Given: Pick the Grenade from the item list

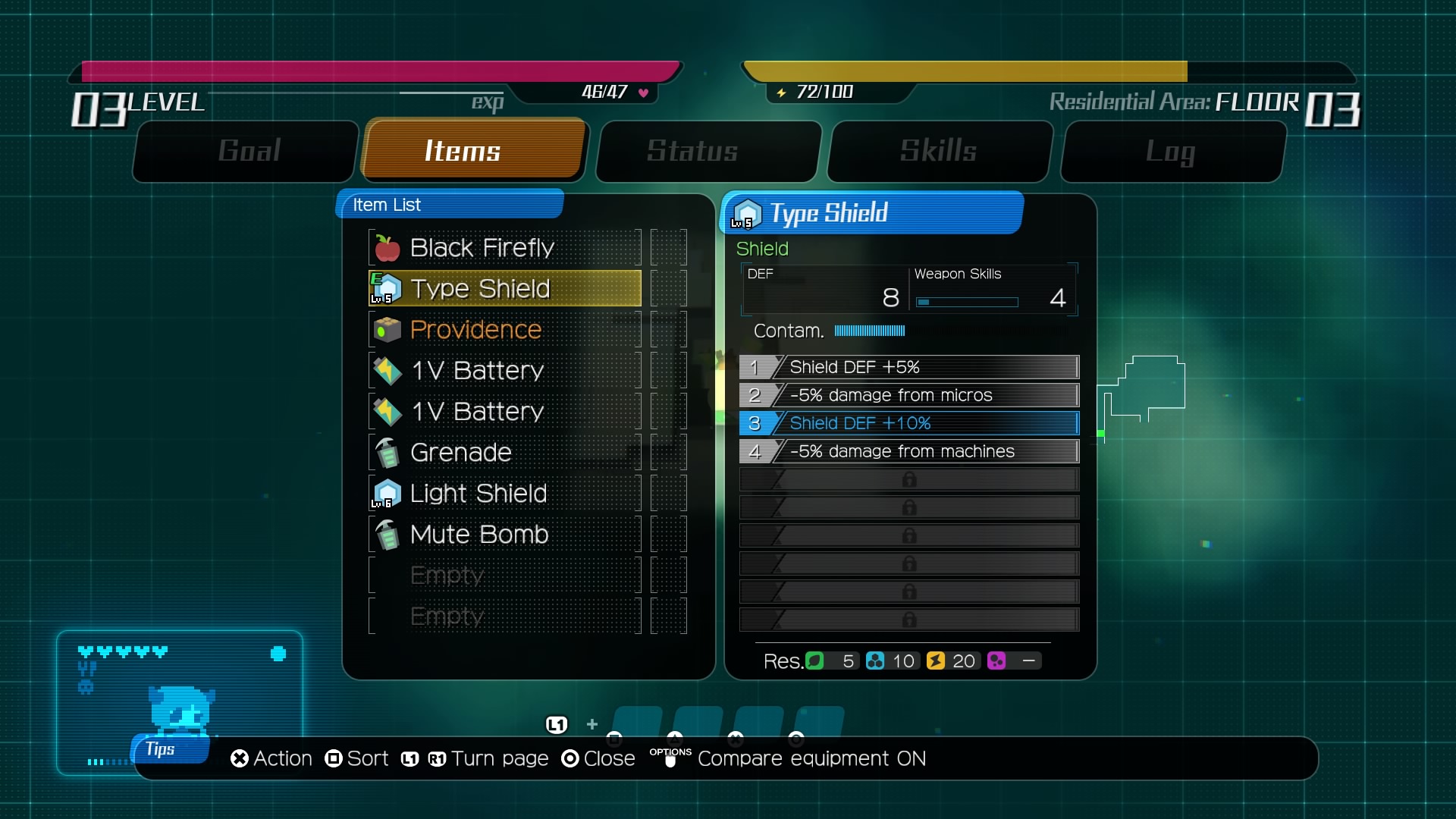Looking at the screenshot, I should (x=504, y=453).
